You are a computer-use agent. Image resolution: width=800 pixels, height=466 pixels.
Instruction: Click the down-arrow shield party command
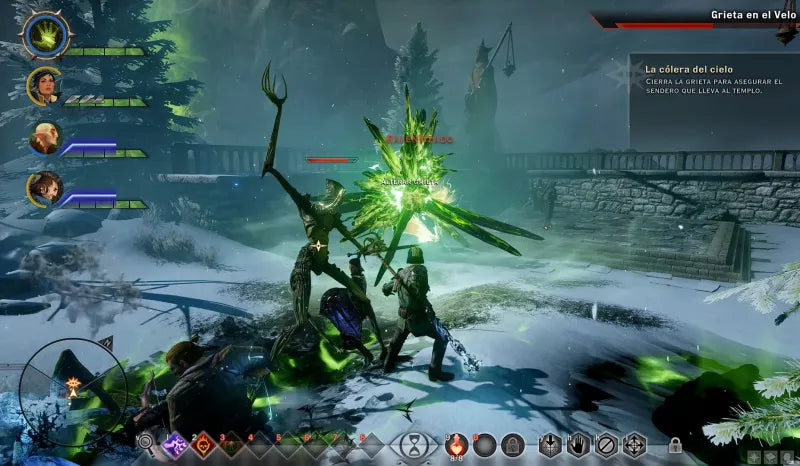coord(550,445)
